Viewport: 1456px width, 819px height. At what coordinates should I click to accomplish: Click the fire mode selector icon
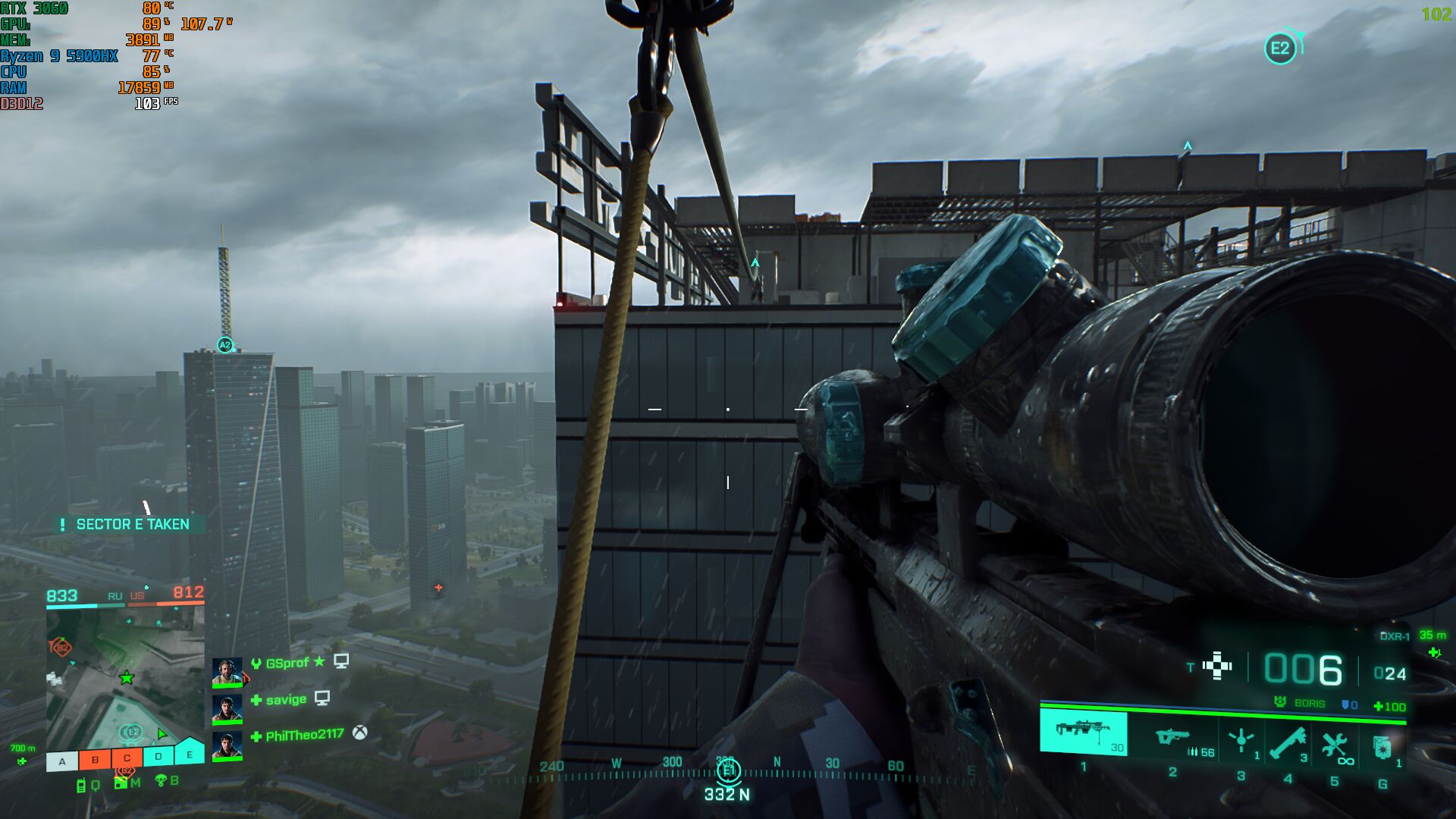click(1218, 666)
